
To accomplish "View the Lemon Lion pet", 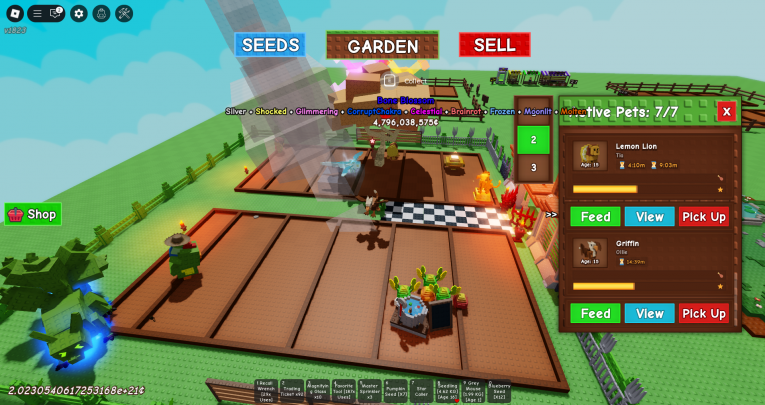I will pos(649,217).
